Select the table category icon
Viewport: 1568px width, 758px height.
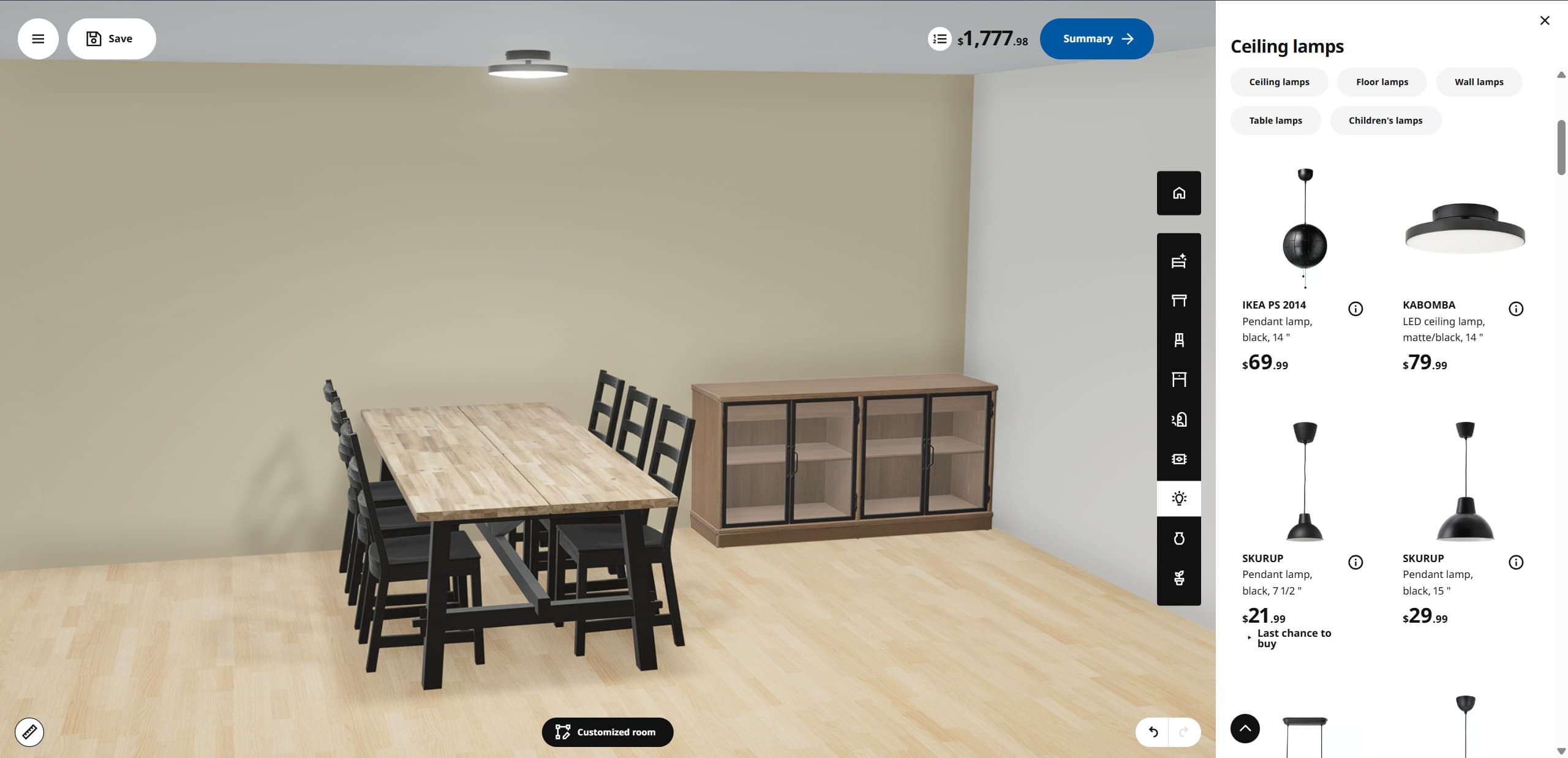tap(1178, 300)
